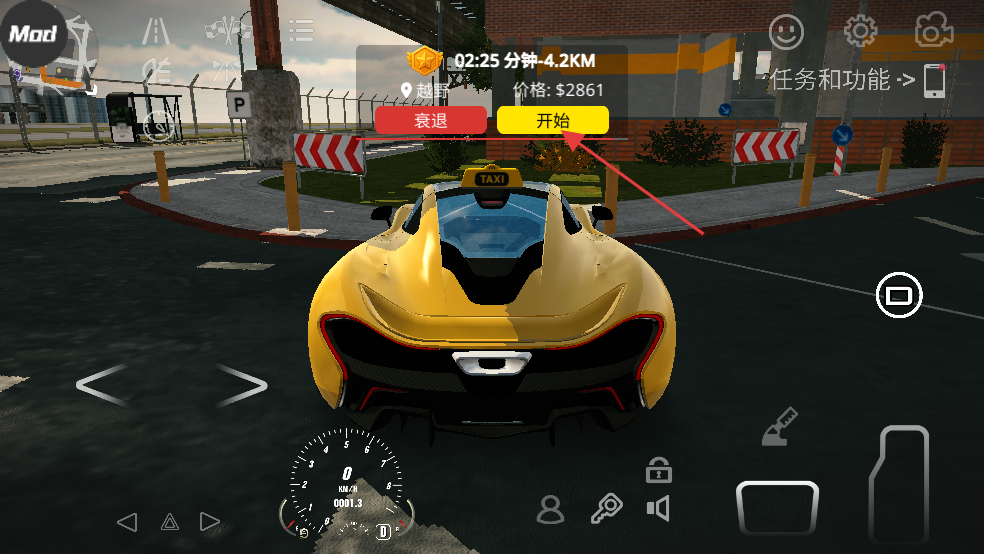Exit the car via the person icon

click(x=550, y=509)
